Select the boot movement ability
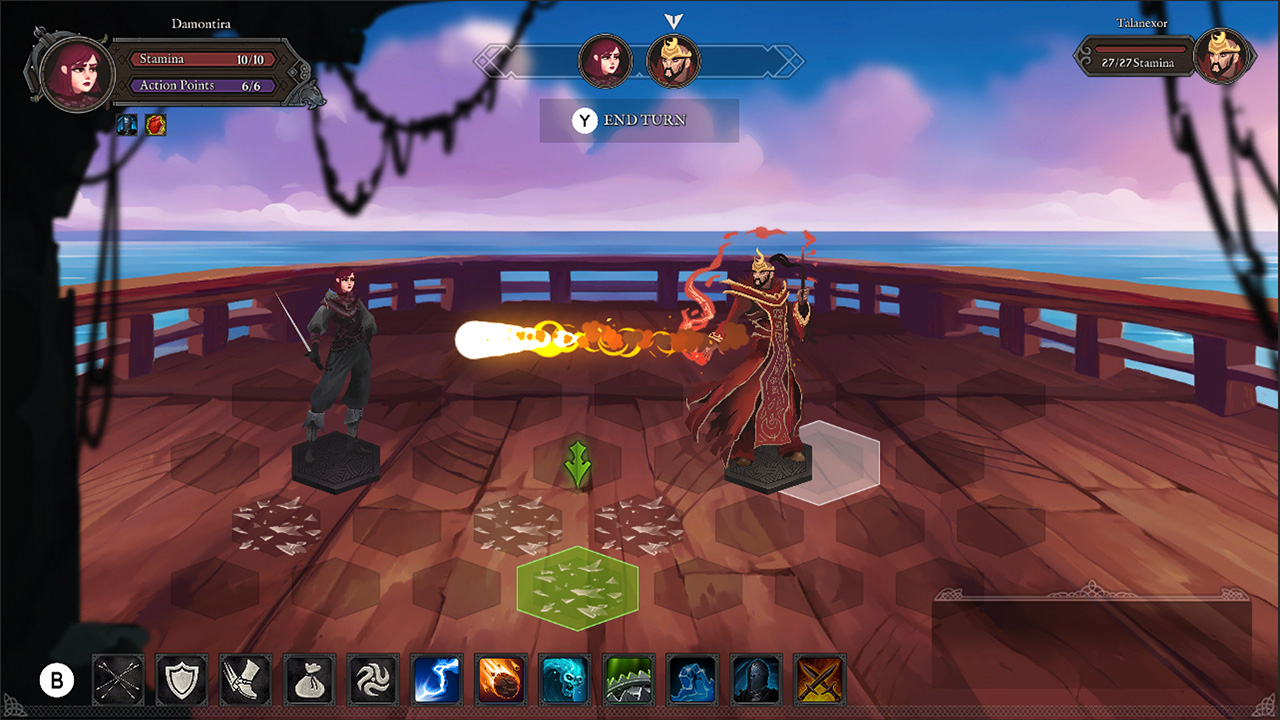 click(245, 679)
